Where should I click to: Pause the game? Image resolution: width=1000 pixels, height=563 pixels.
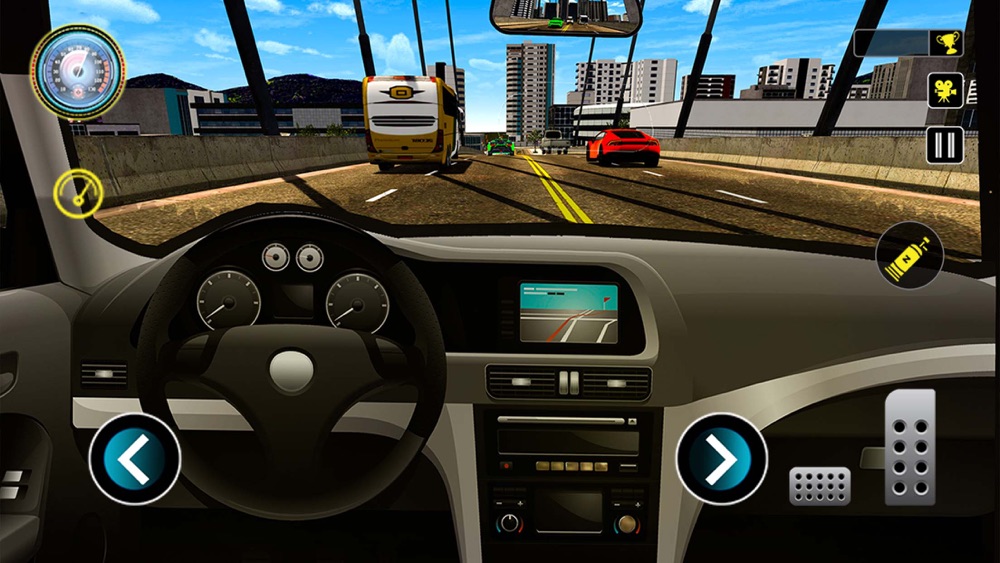[x=944, y=145]
